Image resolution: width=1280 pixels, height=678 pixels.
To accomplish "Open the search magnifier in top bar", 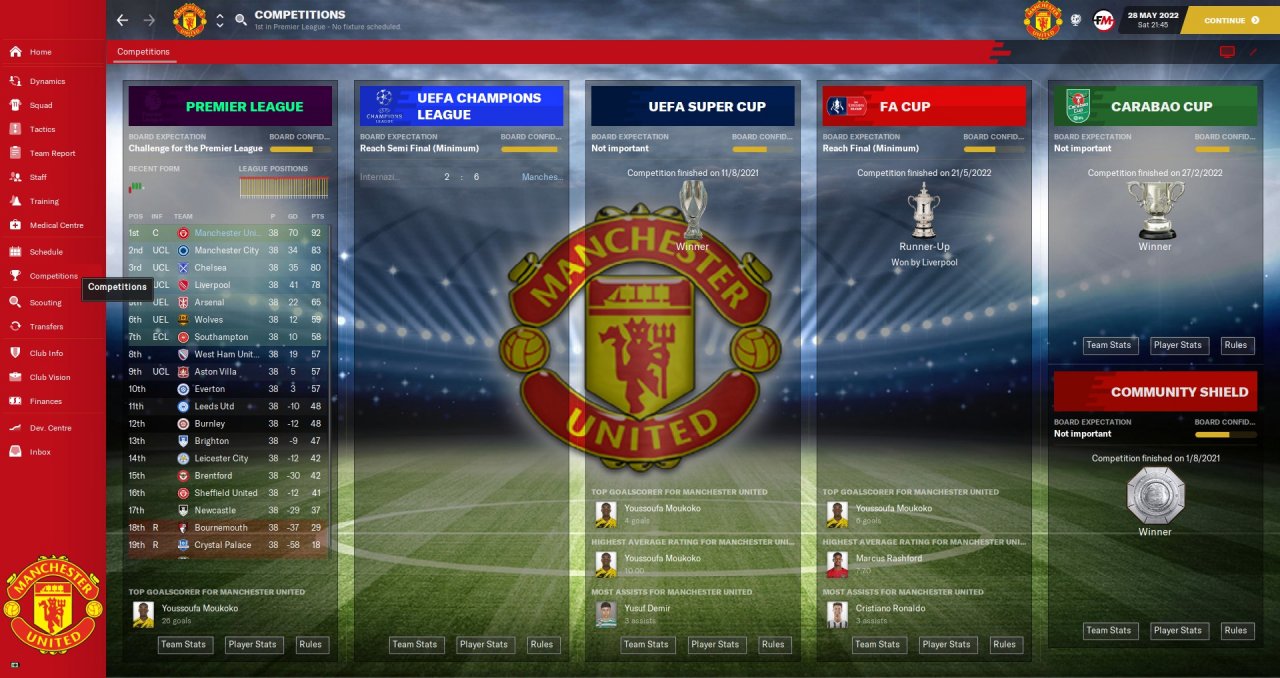I will click(241, 20).
